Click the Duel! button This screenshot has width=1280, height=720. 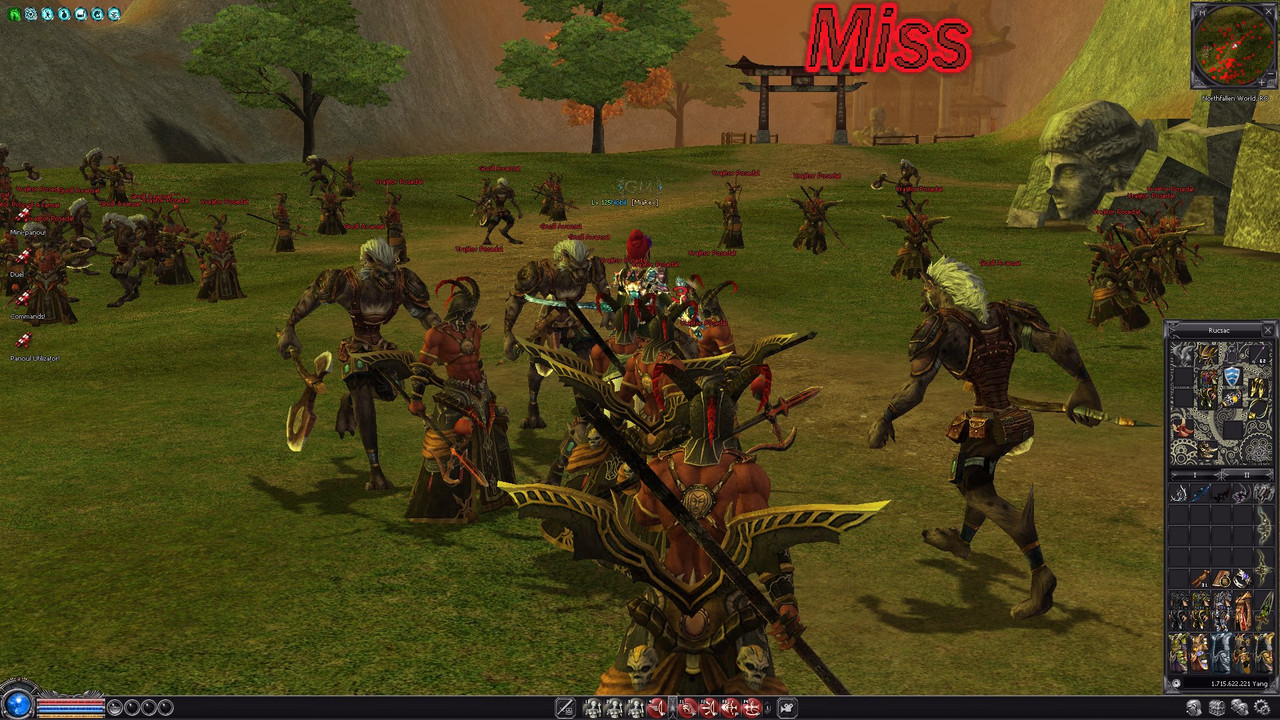(16, 274)
